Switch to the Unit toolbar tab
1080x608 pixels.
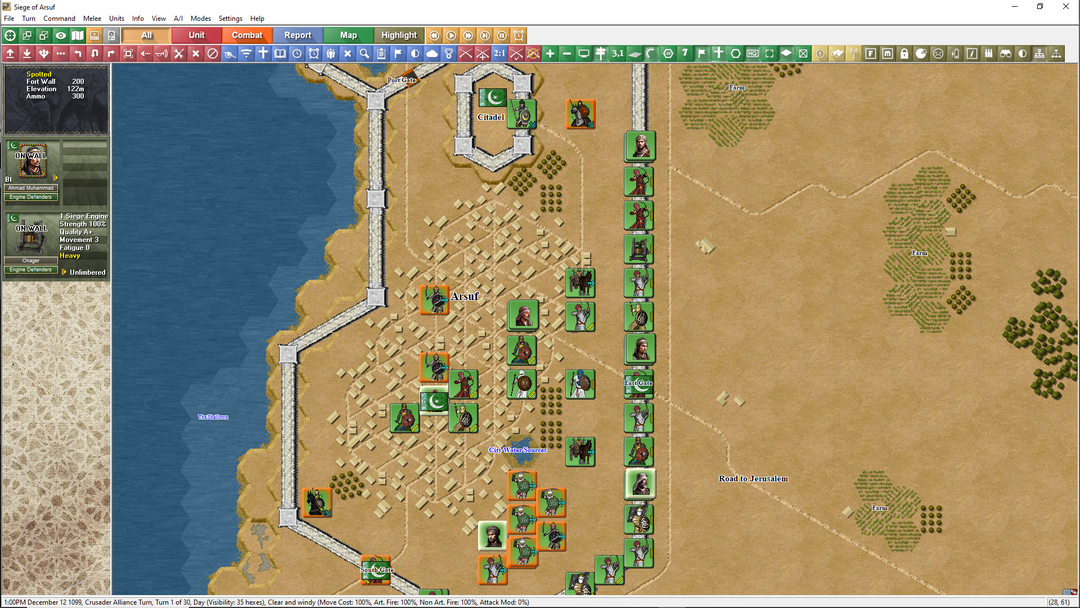point(197,36)
